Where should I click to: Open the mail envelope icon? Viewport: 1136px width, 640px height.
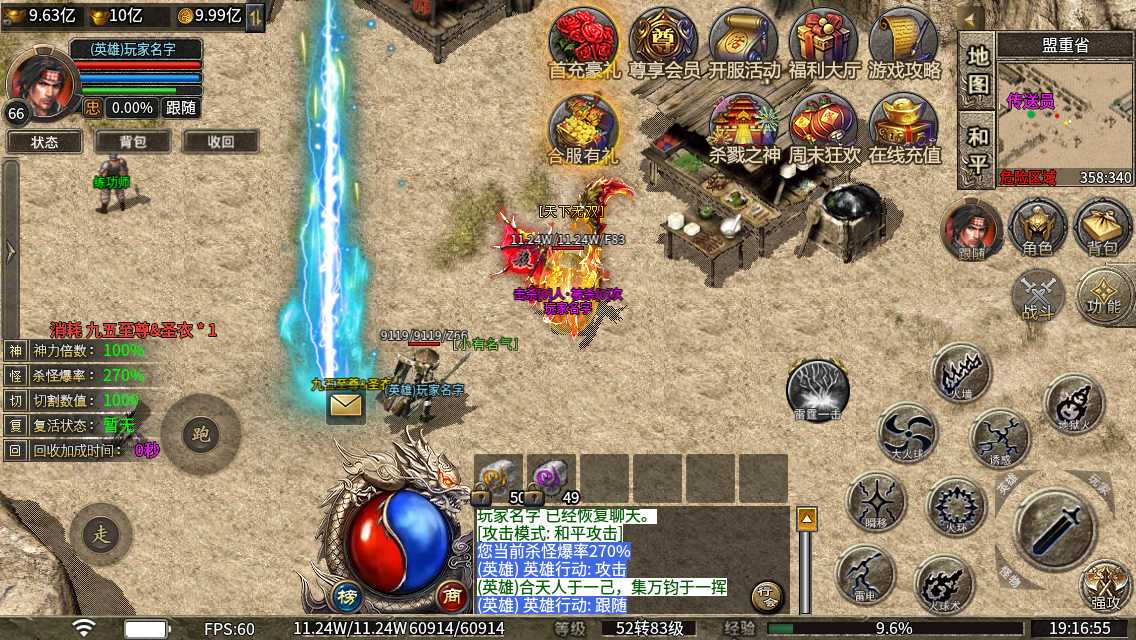(345, 405)
